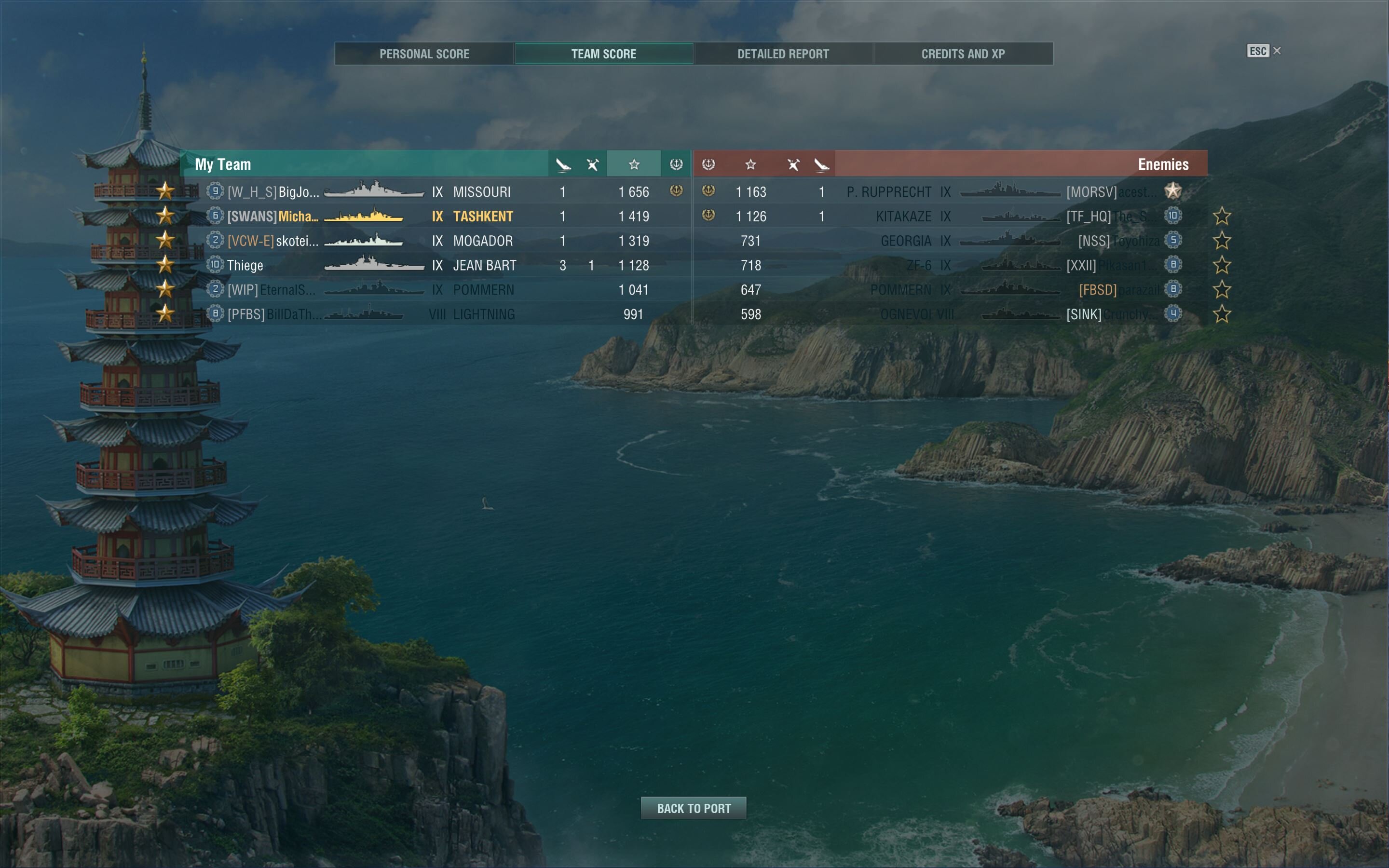Close the results screen with the X
The height and width of the screenshot is (868, 1389).
pos(1277,51)
